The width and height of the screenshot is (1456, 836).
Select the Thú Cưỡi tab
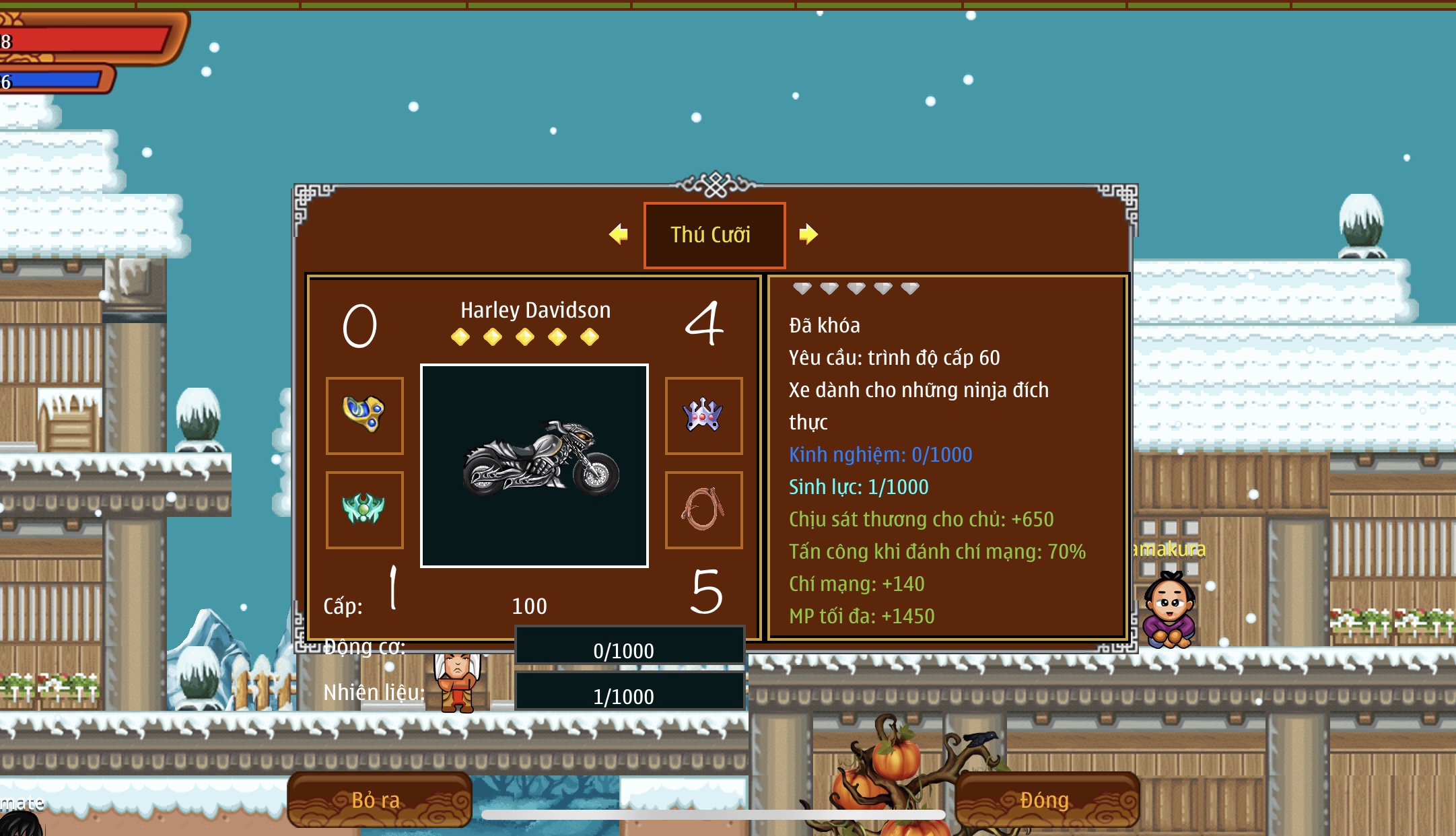pyautogui.click(x=714, y=235)
